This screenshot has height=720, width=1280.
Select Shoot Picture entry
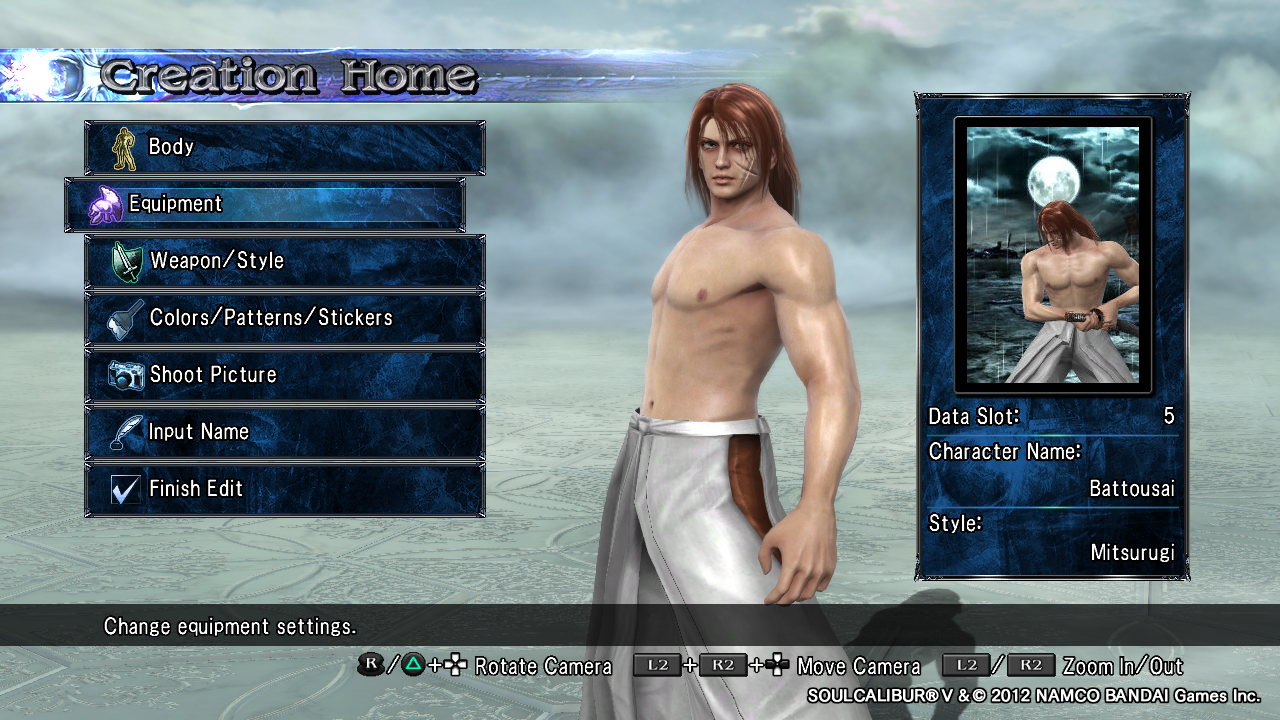284,375
